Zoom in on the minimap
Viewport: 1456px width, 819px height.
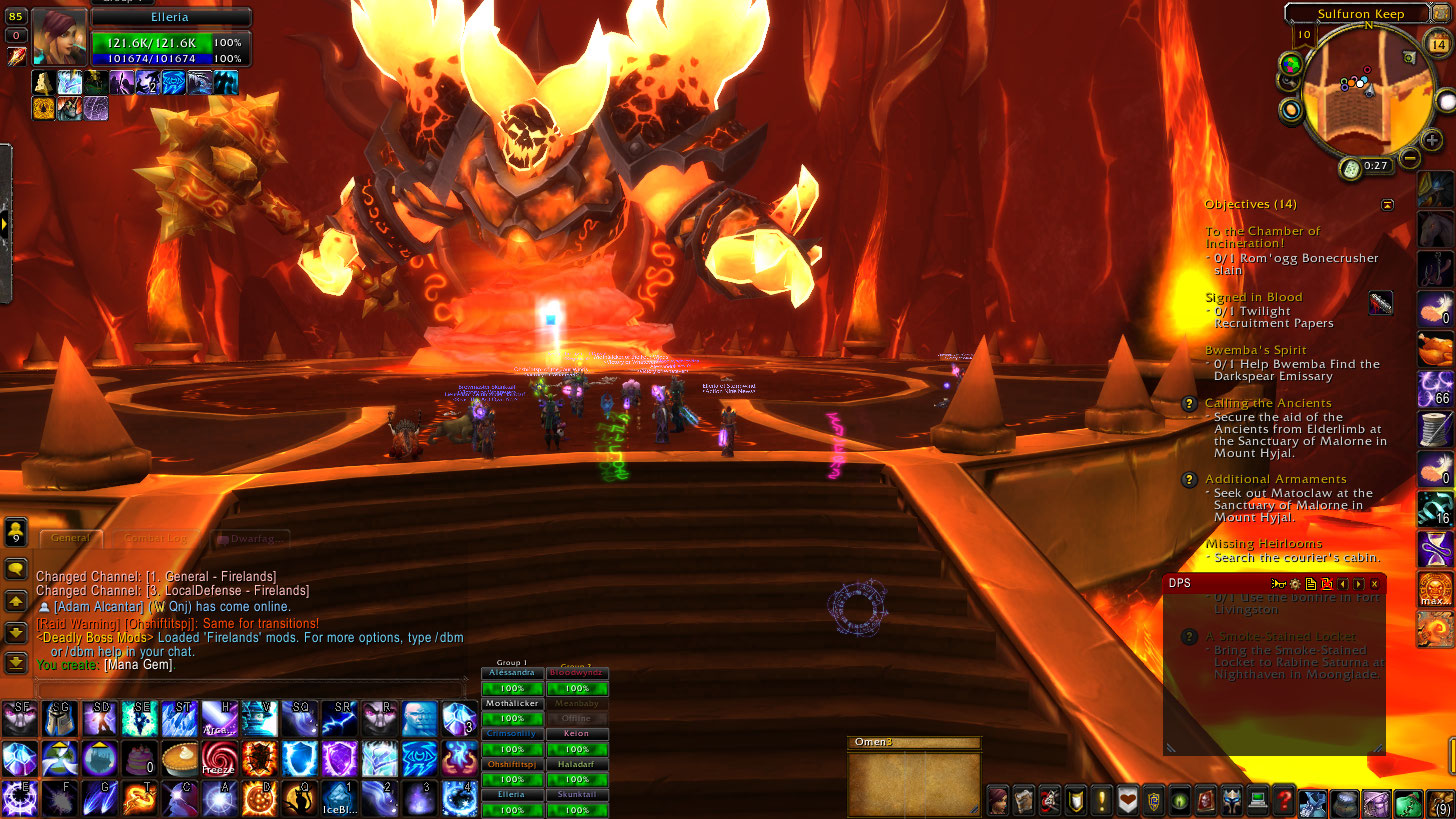[1431, 141]
